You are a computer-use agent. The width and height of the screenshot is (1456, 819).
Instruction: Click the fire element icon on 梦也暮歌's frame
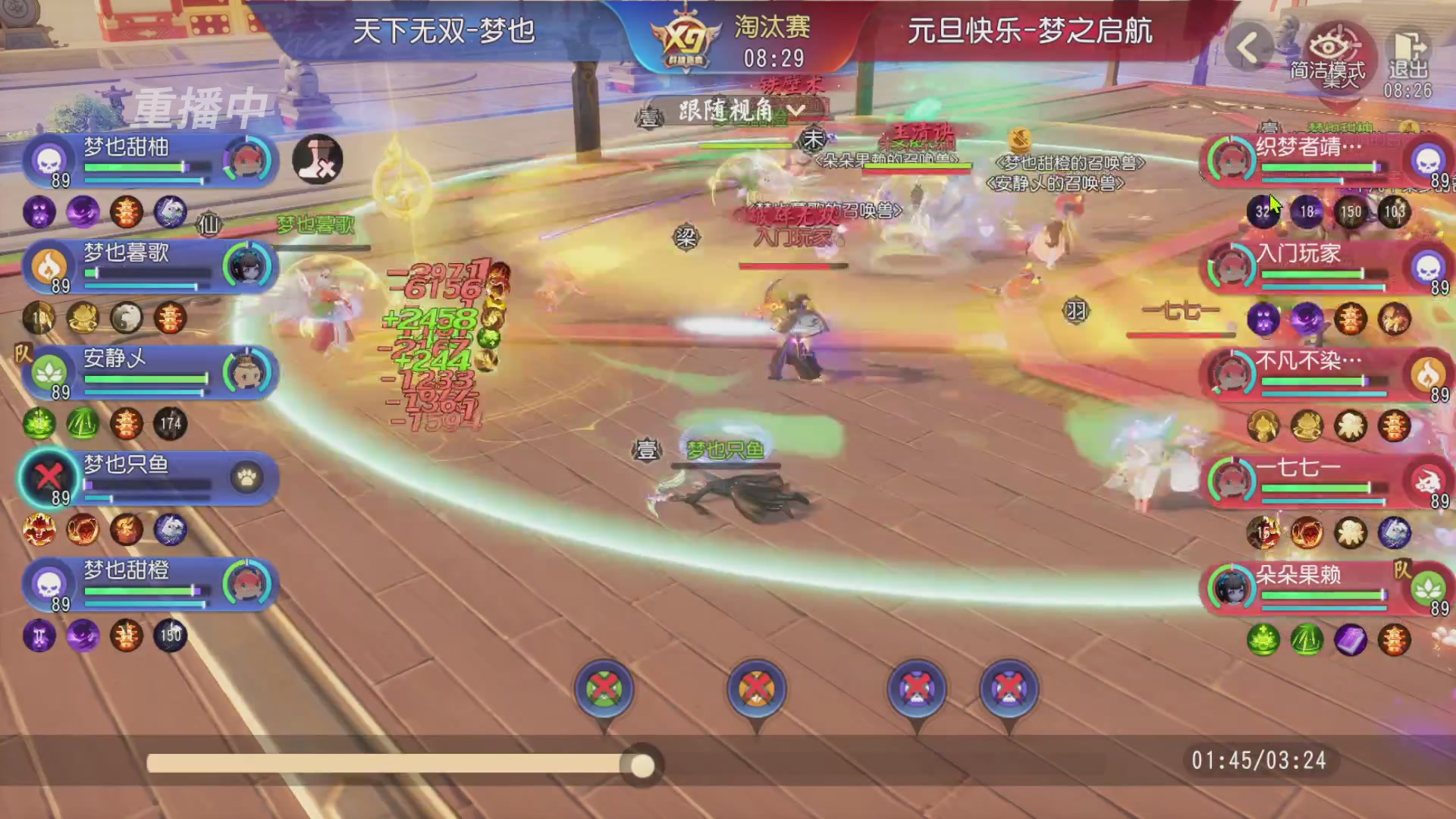coord(47,265)
